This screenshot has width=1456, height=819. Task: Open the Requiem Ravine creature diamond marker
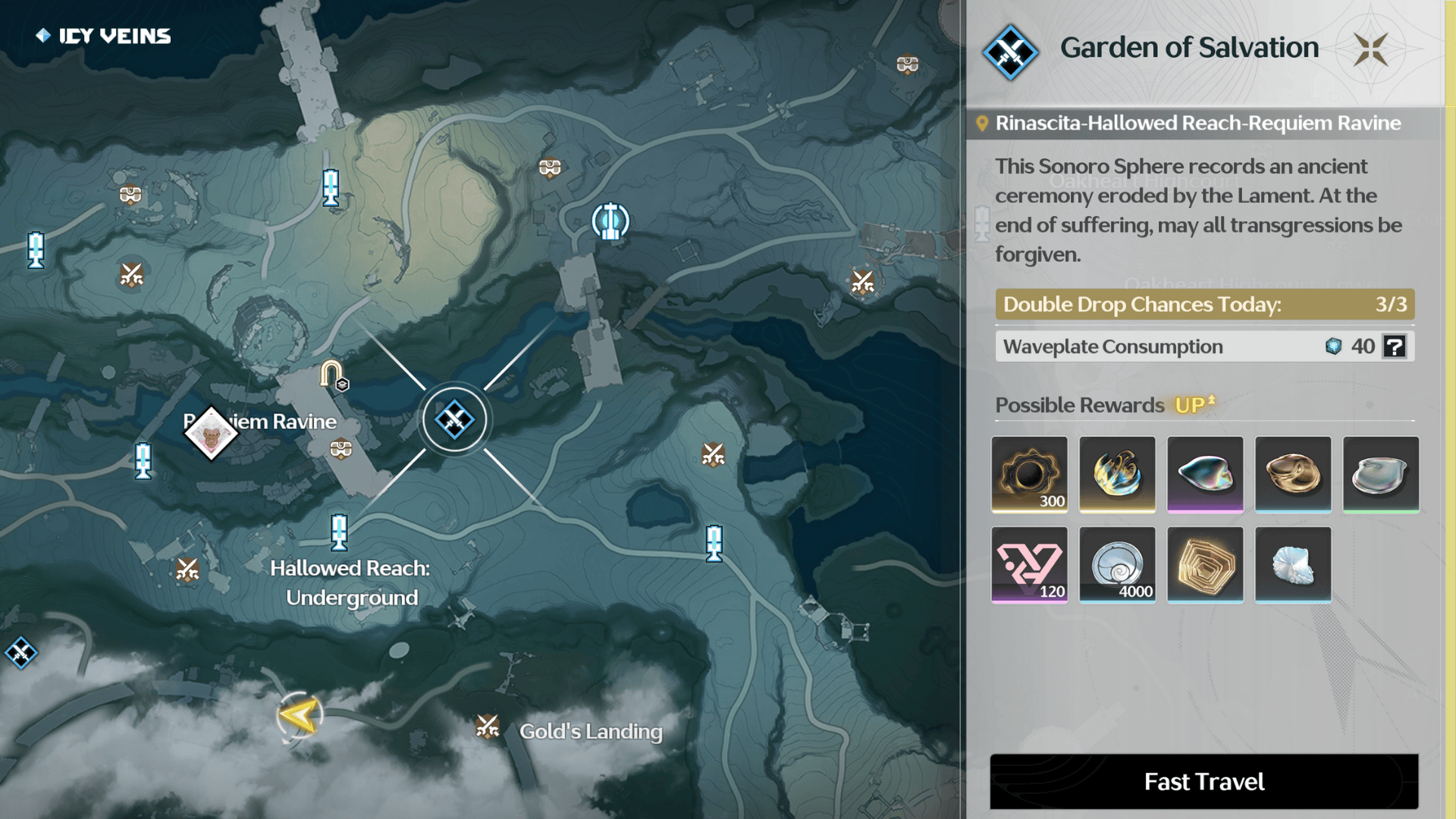point(211,434)
